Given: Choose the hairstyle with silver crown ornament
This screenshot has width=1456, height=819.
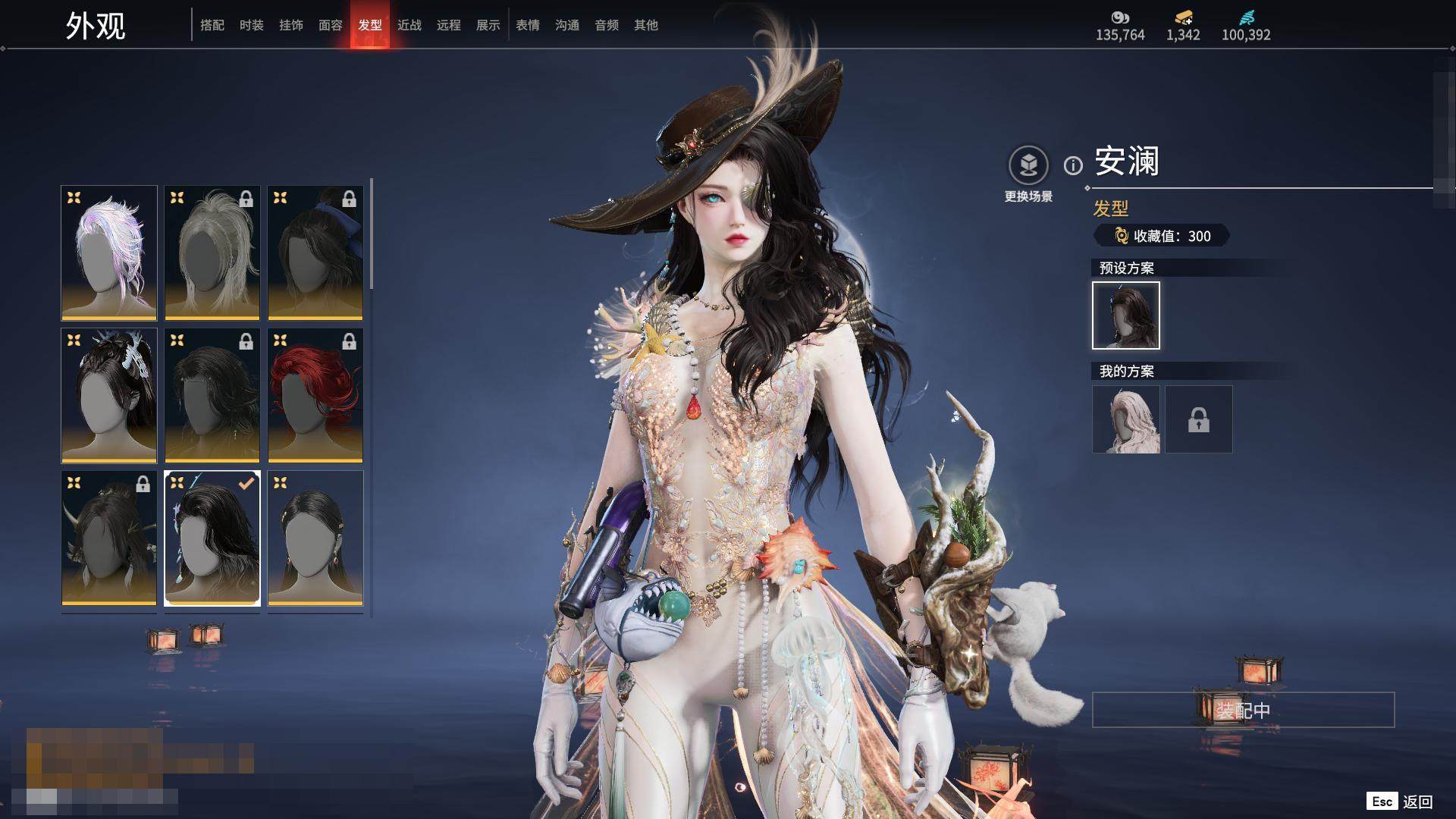Looking at the screenshot, I should click(109, 395).
